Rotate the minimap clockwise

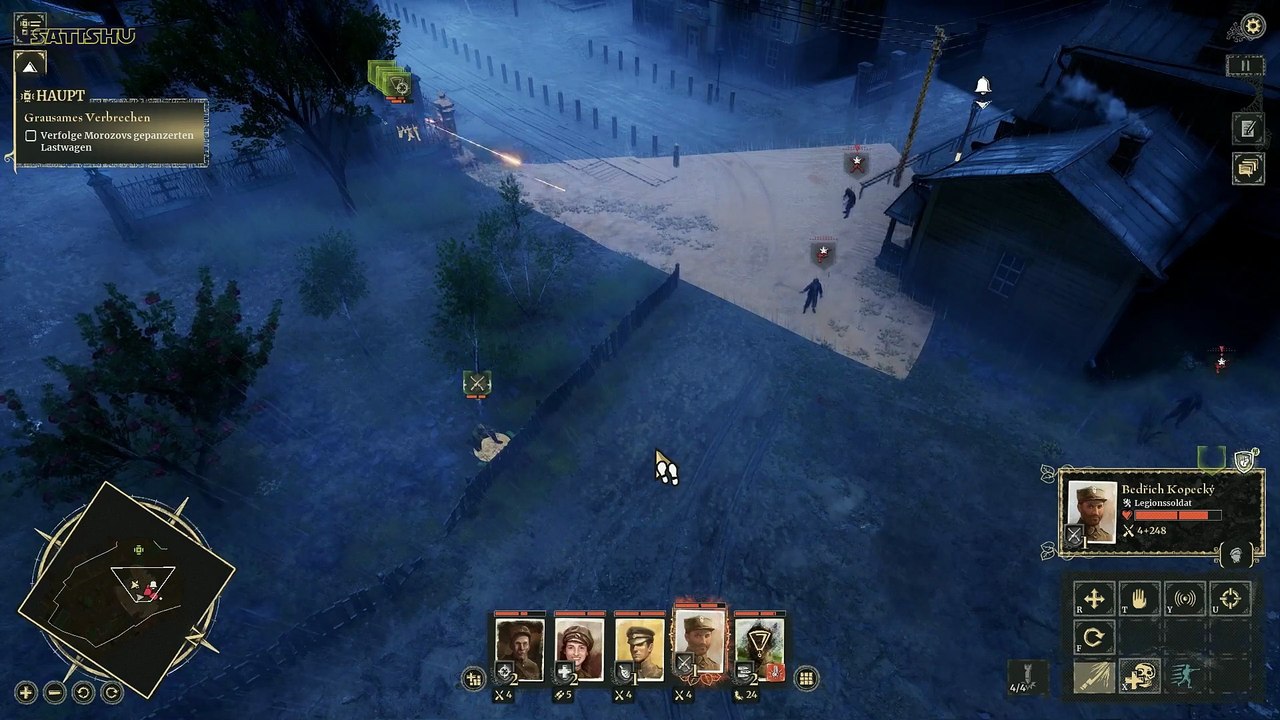click(x=111, y=692)
